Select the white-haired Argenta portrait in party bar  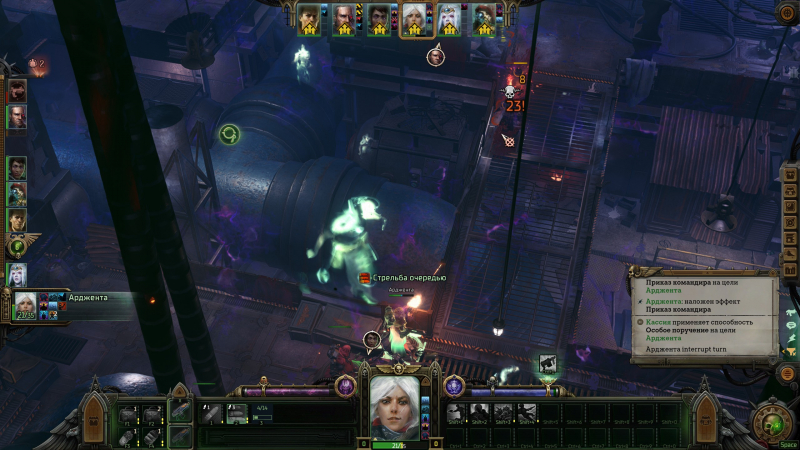(413, 19)
